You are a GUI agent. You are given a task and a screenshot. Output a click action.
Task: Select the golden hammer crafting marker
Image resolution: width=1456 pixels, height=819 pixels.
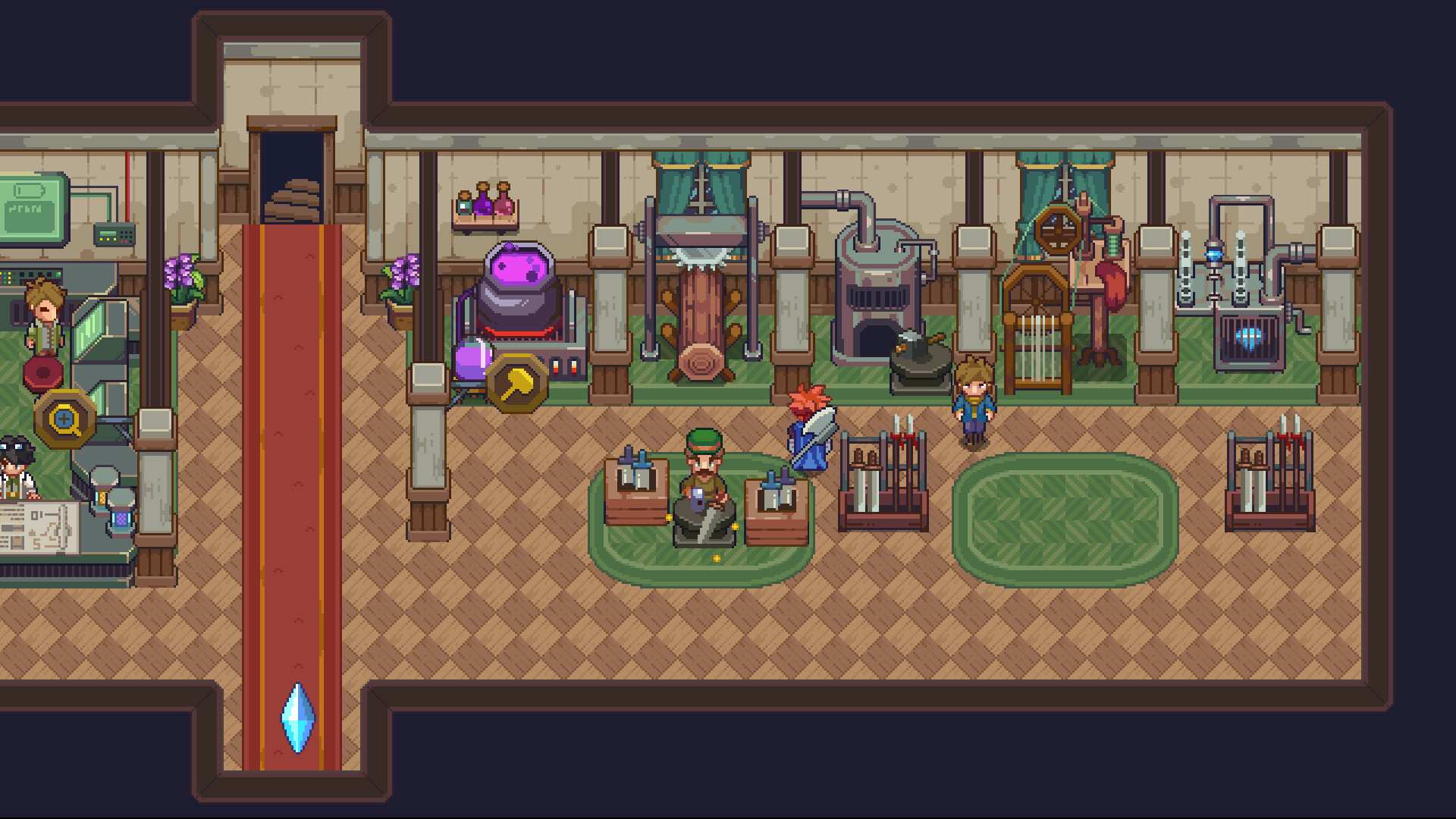pyautogui.click(x=516, y=383)
